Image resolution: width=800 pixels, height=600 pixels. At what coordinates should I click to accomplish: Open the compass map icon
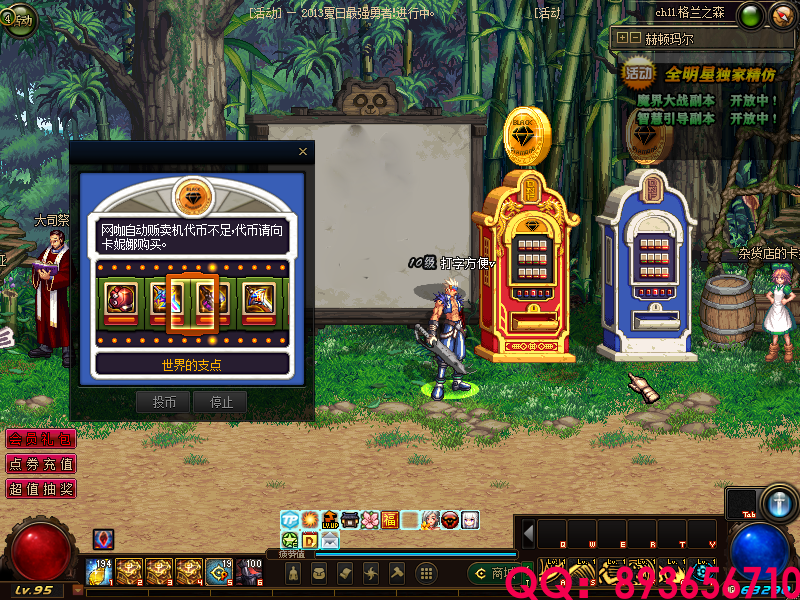[780, 15]
